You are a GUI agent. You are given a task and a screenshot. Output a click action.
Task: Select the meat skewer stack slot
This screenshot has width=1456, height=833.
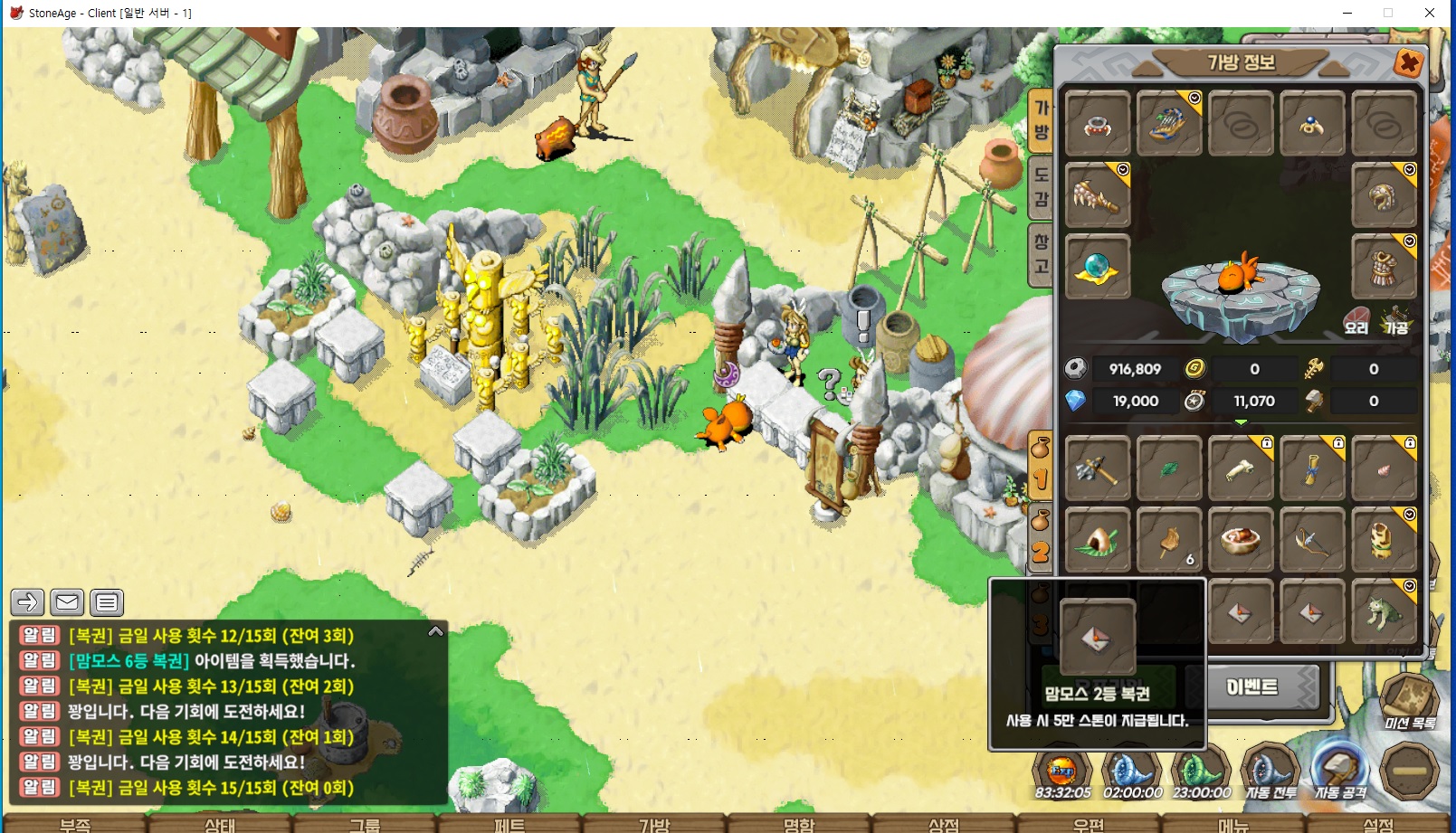tap(1168, 541)
